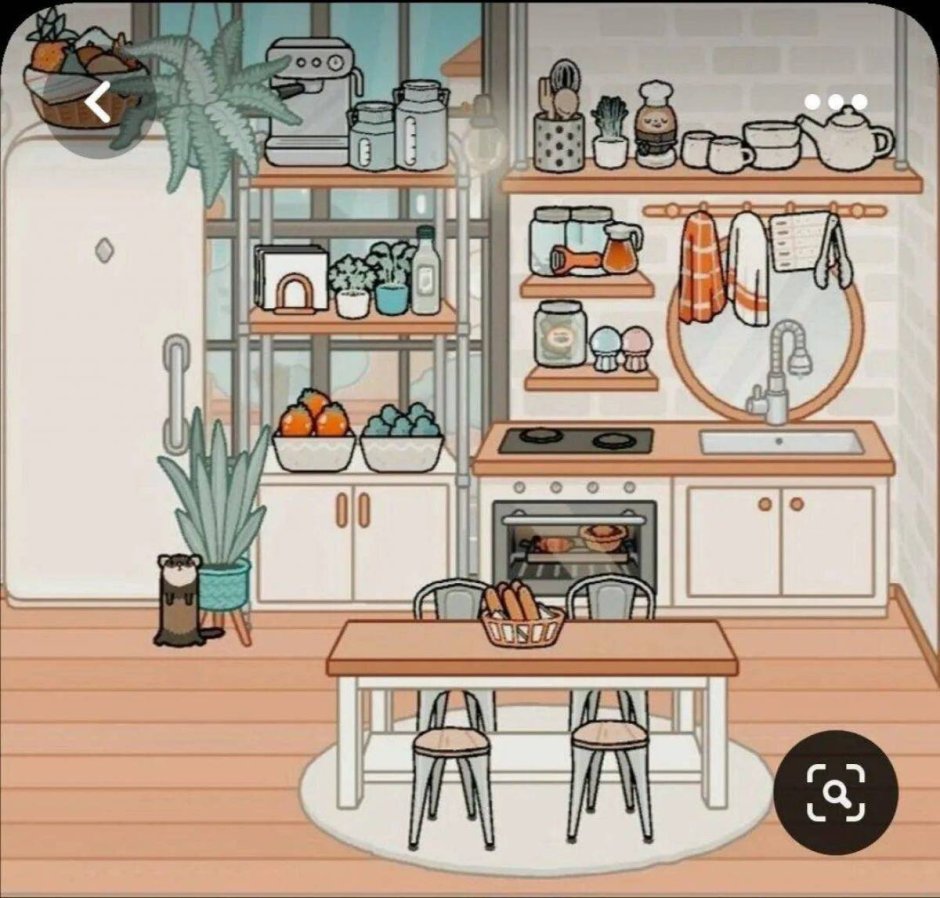Open the three-dot more options menu
This screenshot has width=940, height=898.
(x=835, y=102)
